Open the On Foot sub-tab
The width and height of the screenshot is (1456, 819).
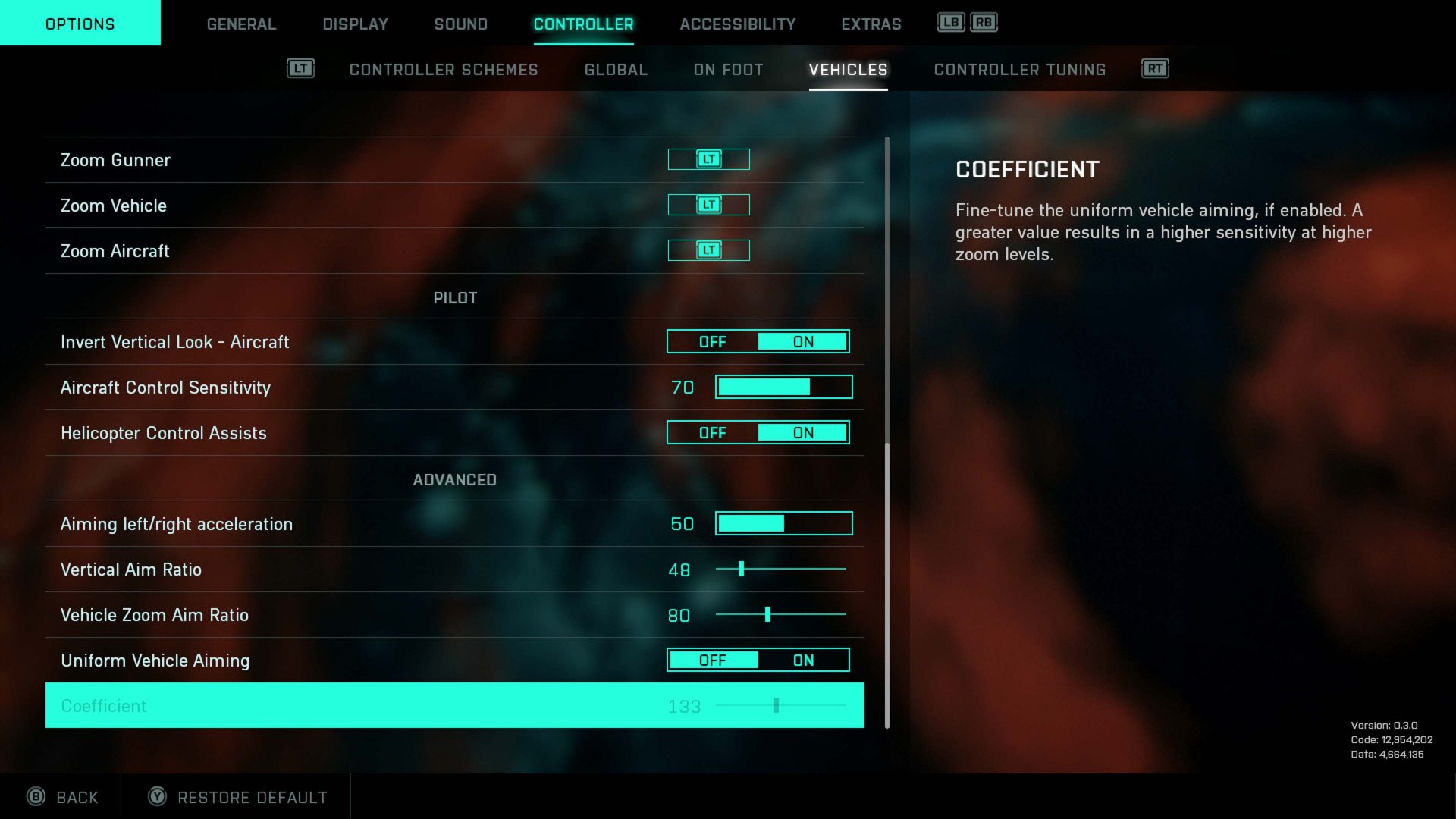[728, 70]
